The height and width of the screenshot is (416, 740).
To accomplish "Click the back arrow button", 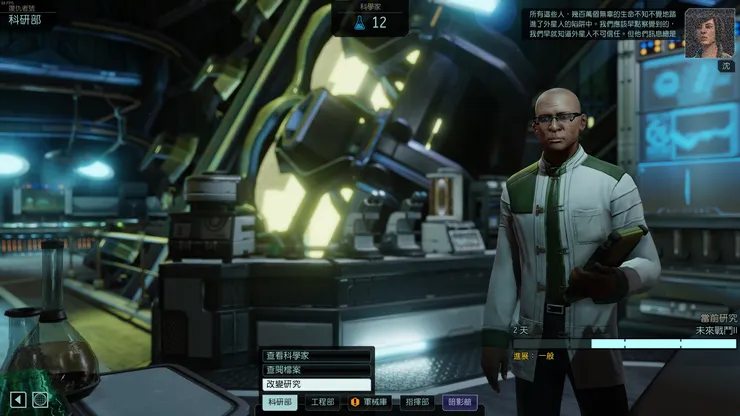I will [x=15, y=399].
